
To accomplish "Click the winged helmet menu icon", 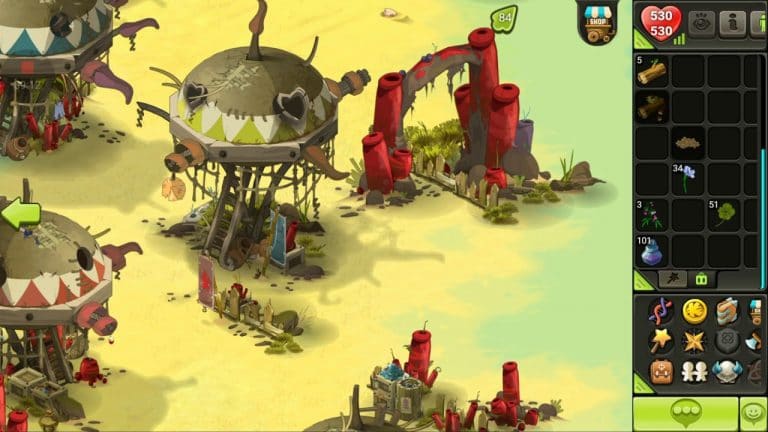I will tap(726, 372).
